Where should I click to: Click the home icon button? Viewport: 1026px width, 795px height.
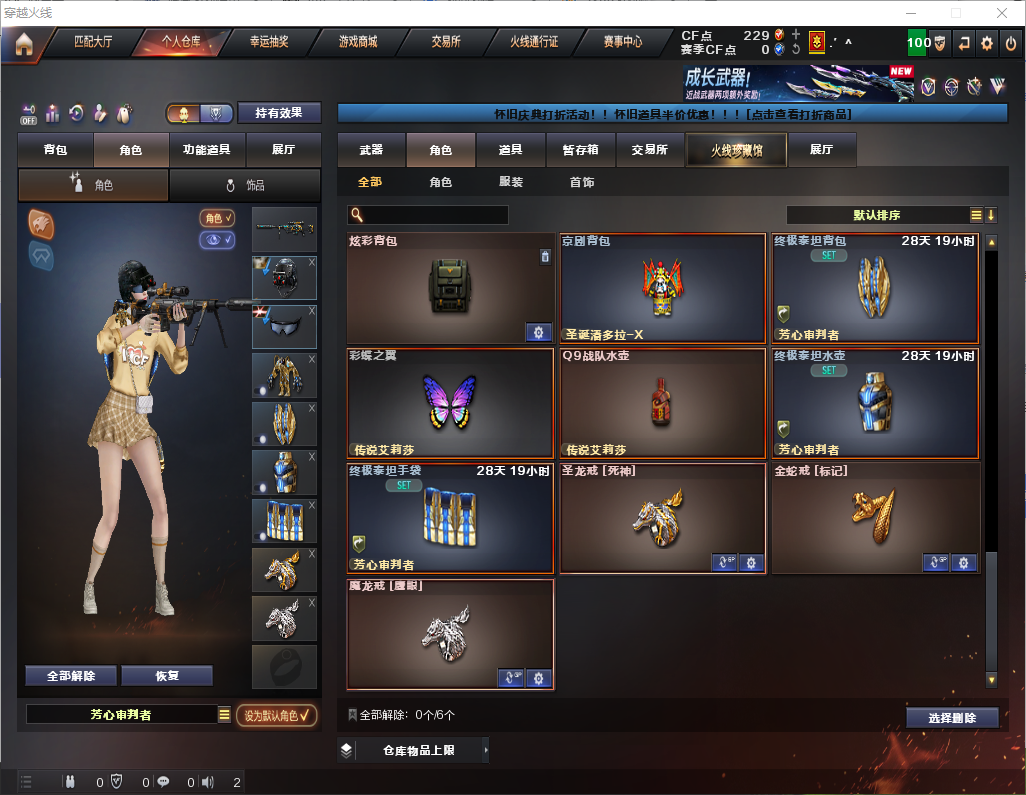23,44
